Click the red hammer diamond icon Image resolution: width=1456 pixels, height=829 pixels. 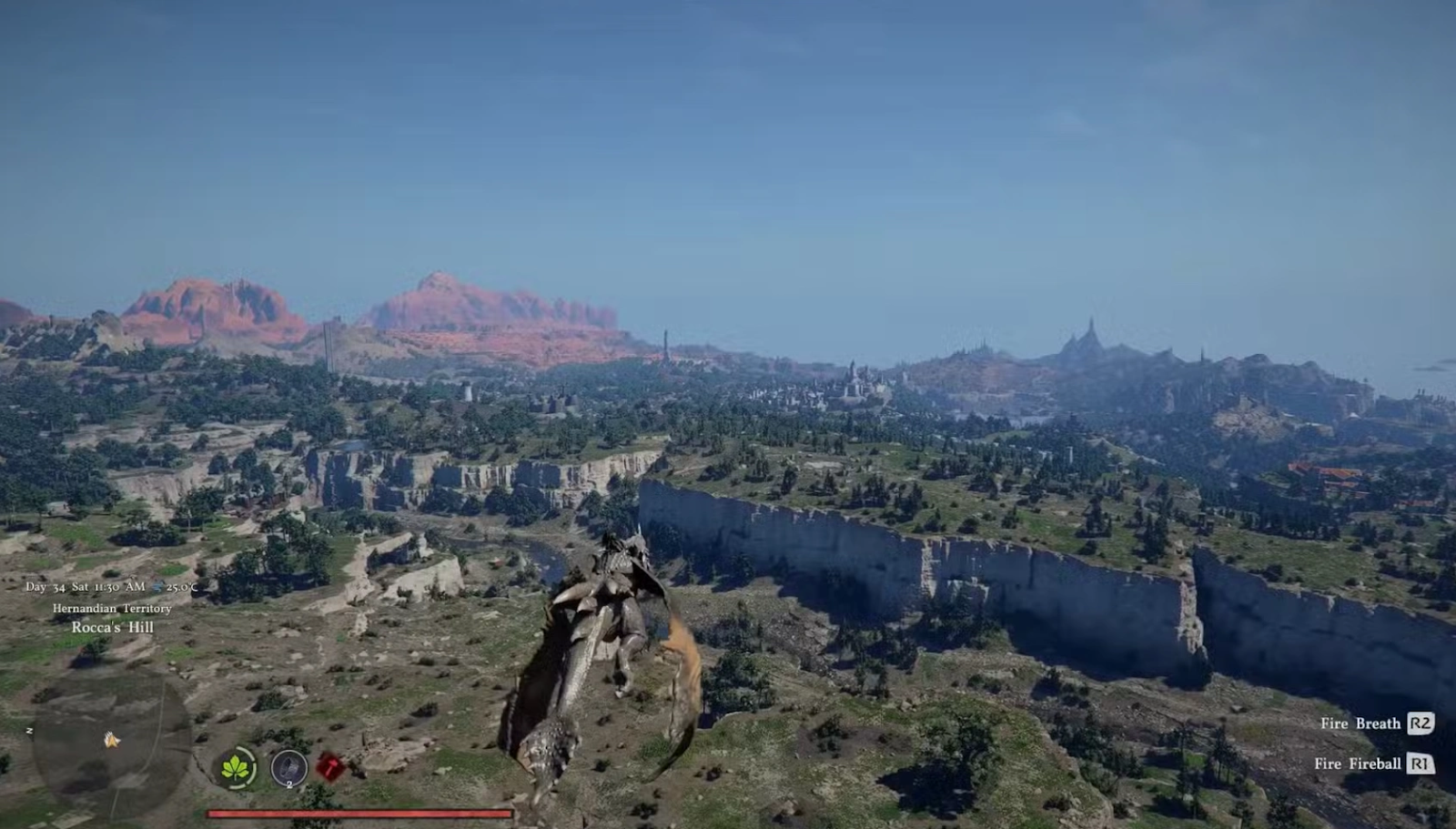pyautogui.click(x=330, y=768)
